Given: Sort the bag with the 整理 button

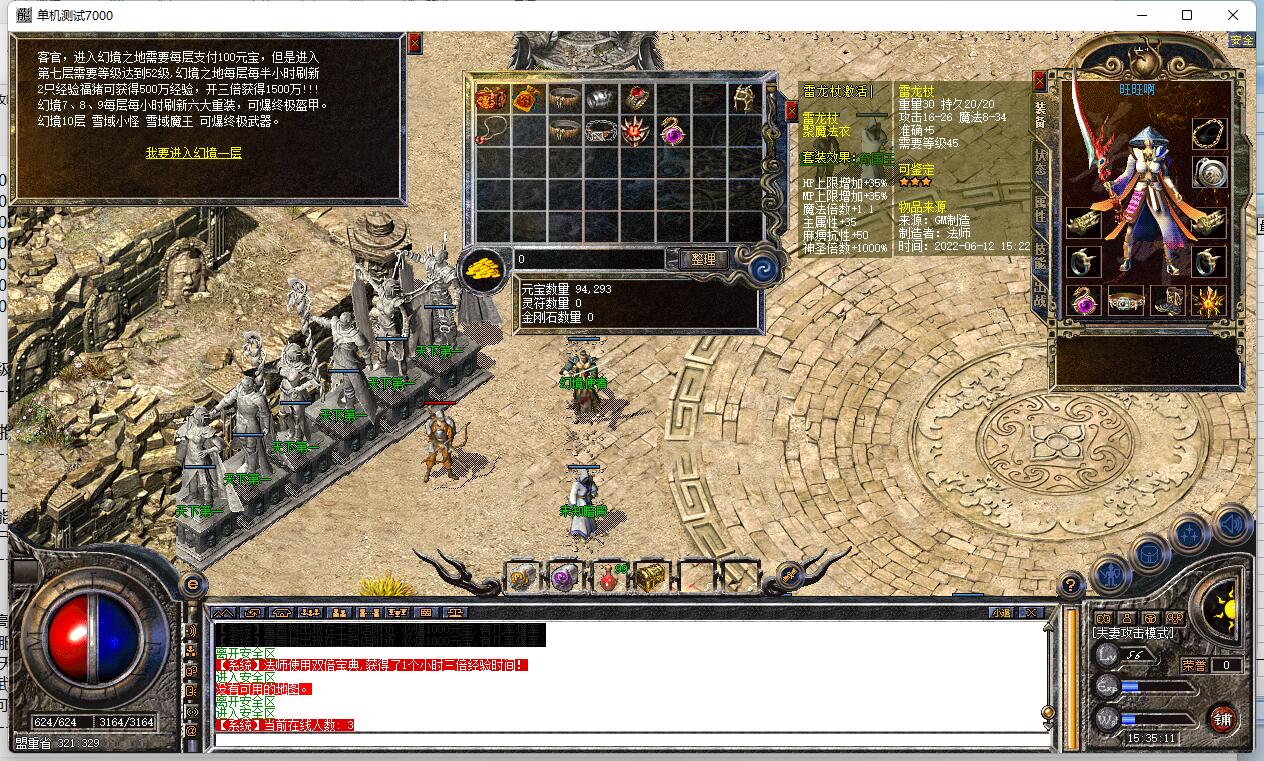Looking at the screenshot, I should click(x=703, y=259).
